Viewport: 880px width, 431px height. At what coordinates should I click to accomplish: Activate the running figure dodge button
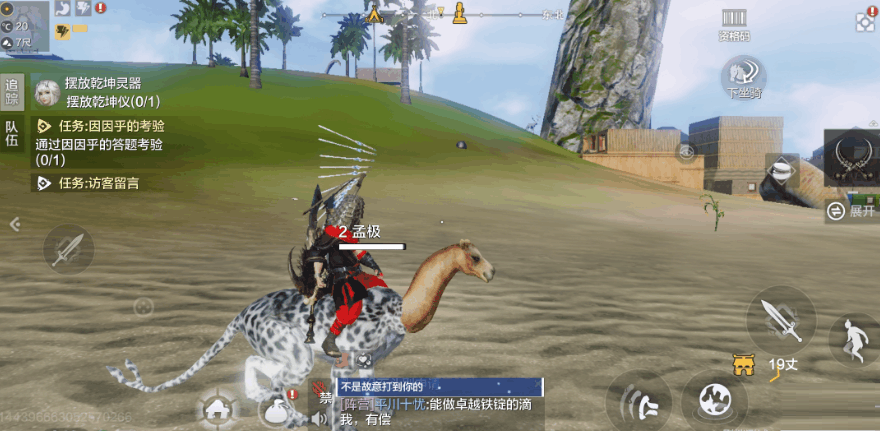855,341
